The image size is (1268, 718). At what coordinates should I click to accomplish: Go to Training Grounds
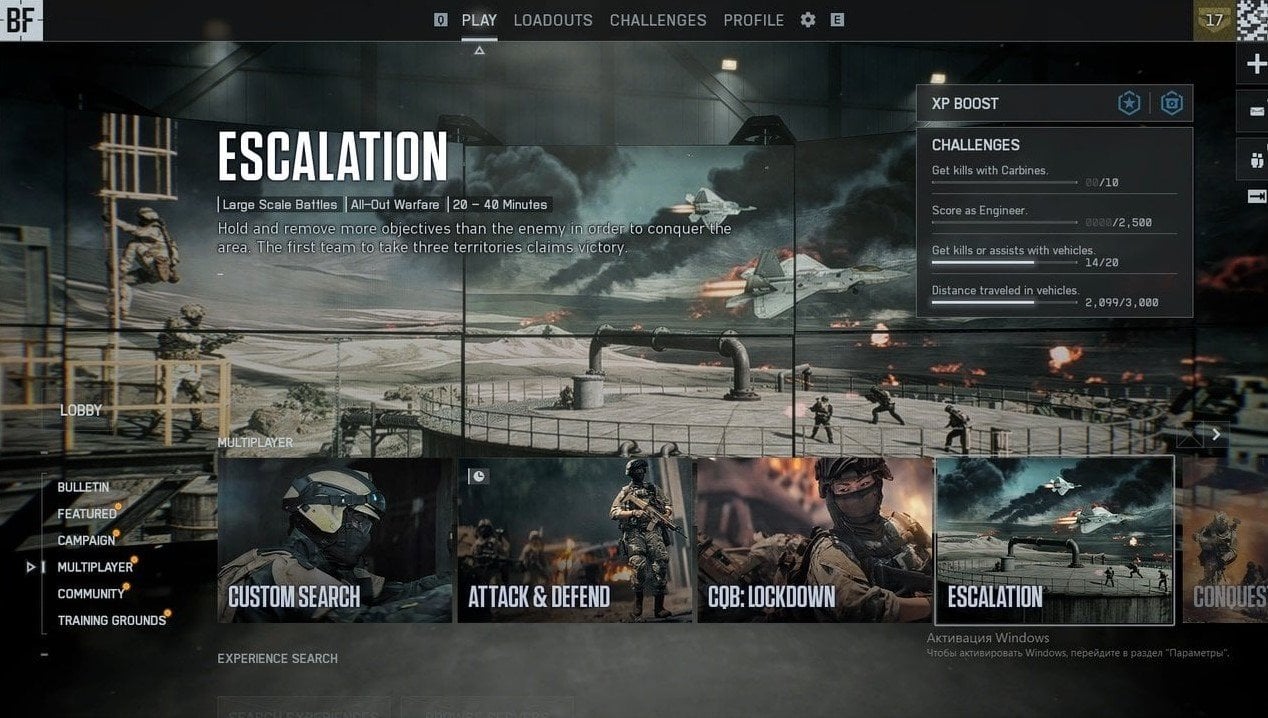[111, 621]
